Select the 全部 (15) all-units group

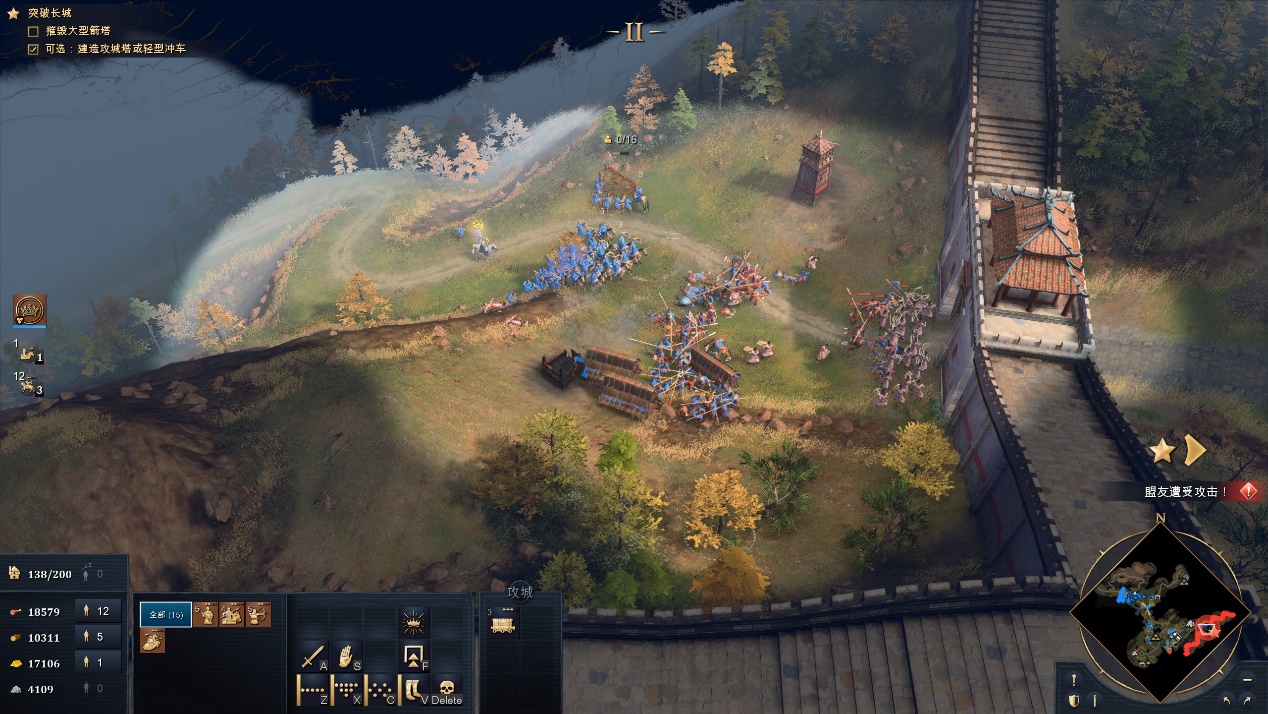click(x=165, y=614)
